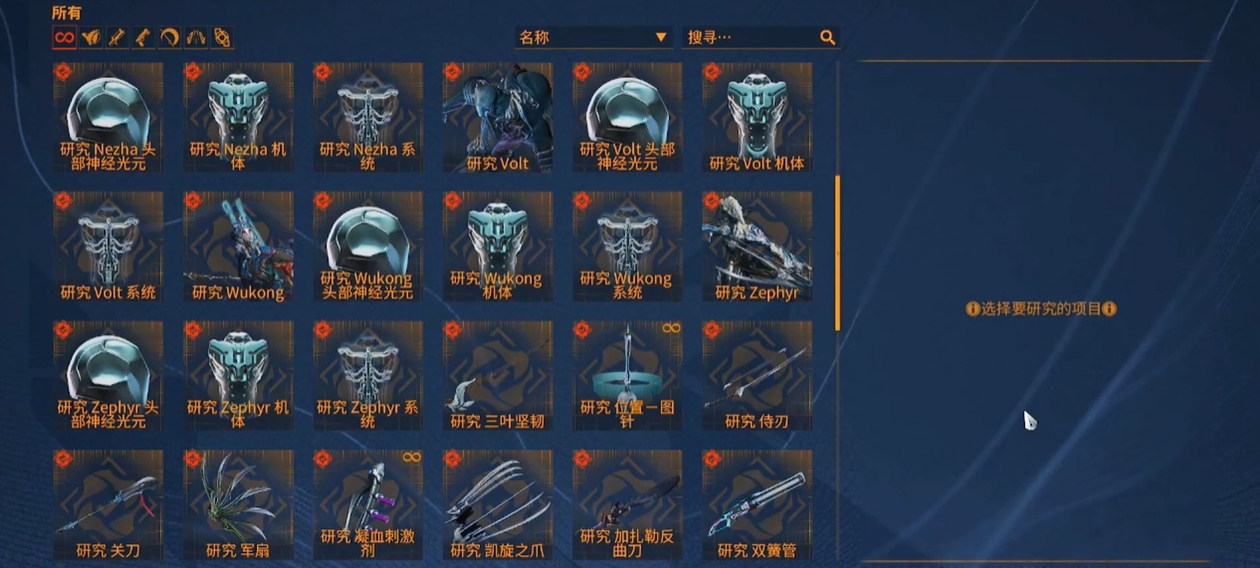Click the 搜寻 search field

point(750,38)
